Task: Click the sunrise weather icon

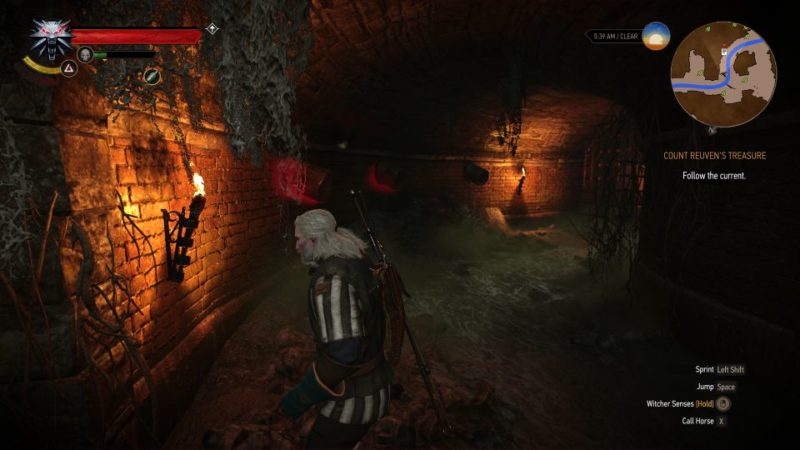Action: [x=656, y=37]
